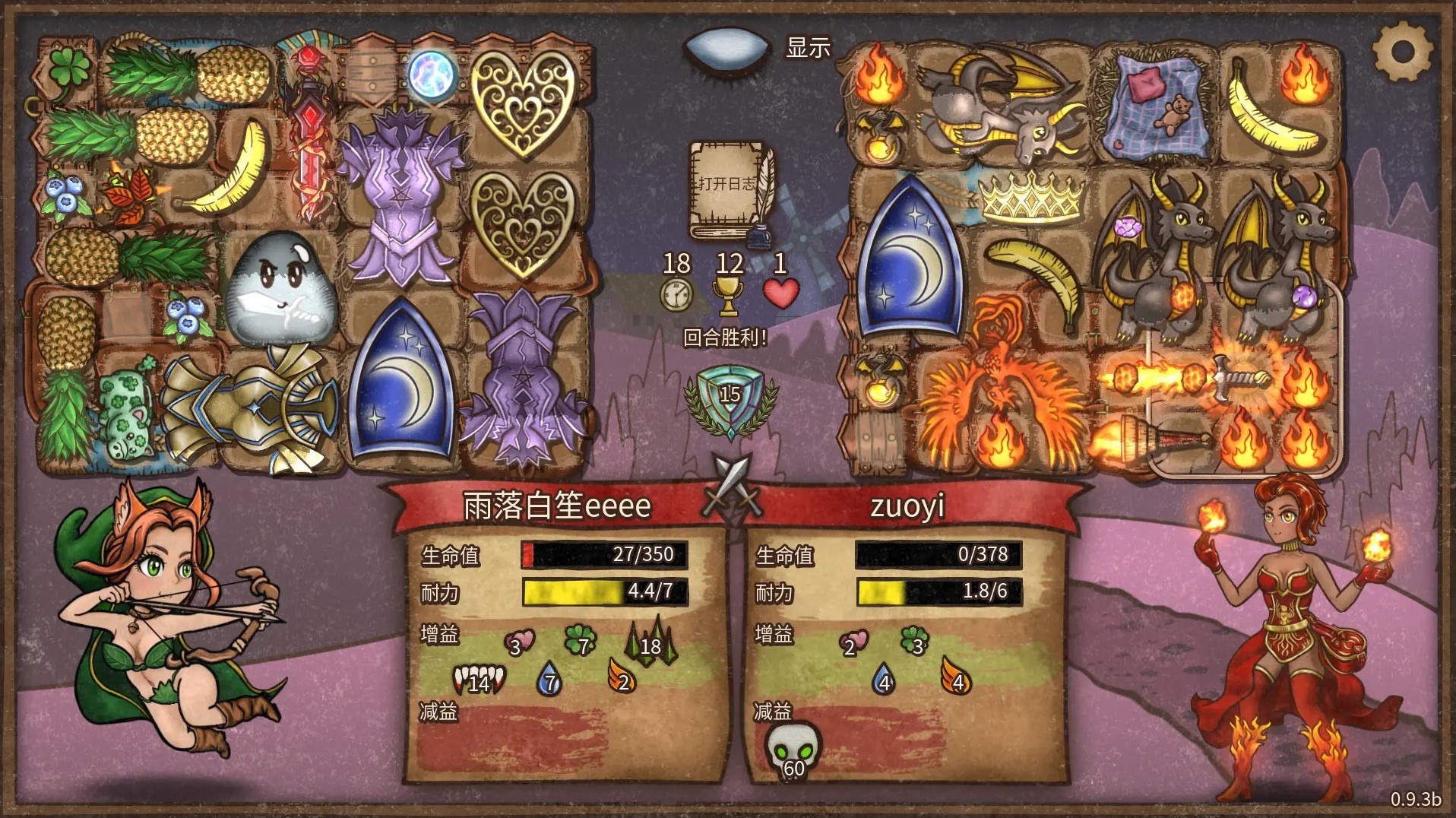Select the golden crown item

click(x=1031, y=198)
